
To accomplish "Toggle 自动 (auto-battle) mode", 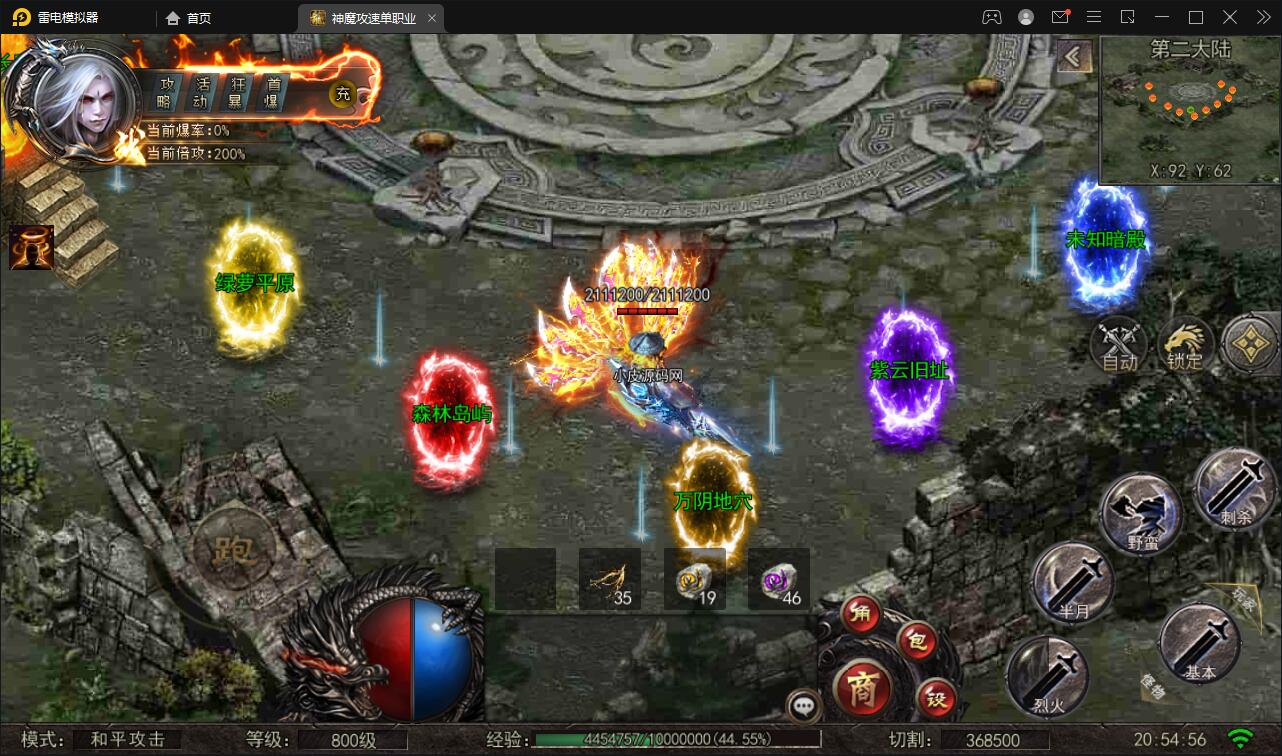I will tap(1121, 346).
